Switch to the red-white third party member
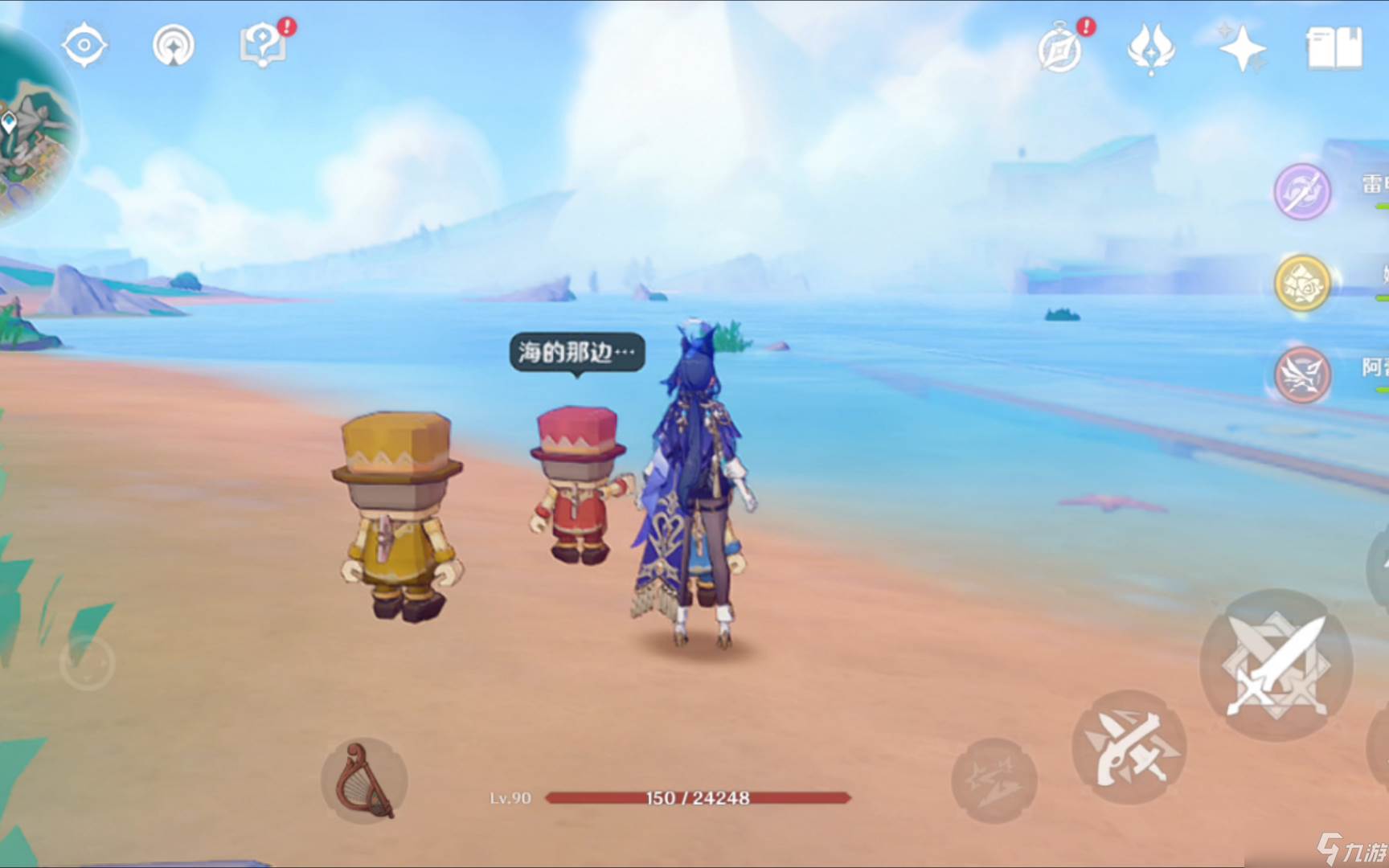 coord(1302,375)
